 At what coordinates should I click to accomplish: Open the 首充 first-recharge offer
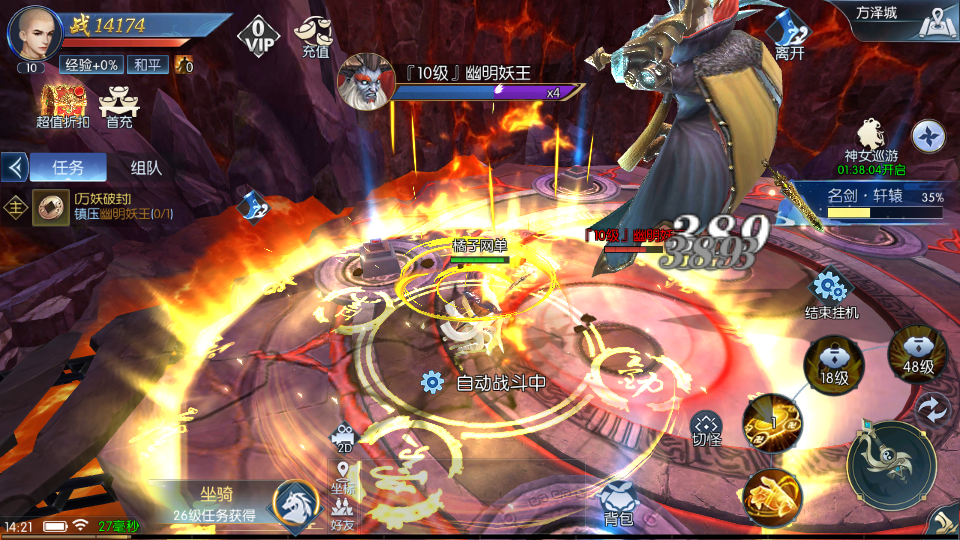[x=119, y=106]
